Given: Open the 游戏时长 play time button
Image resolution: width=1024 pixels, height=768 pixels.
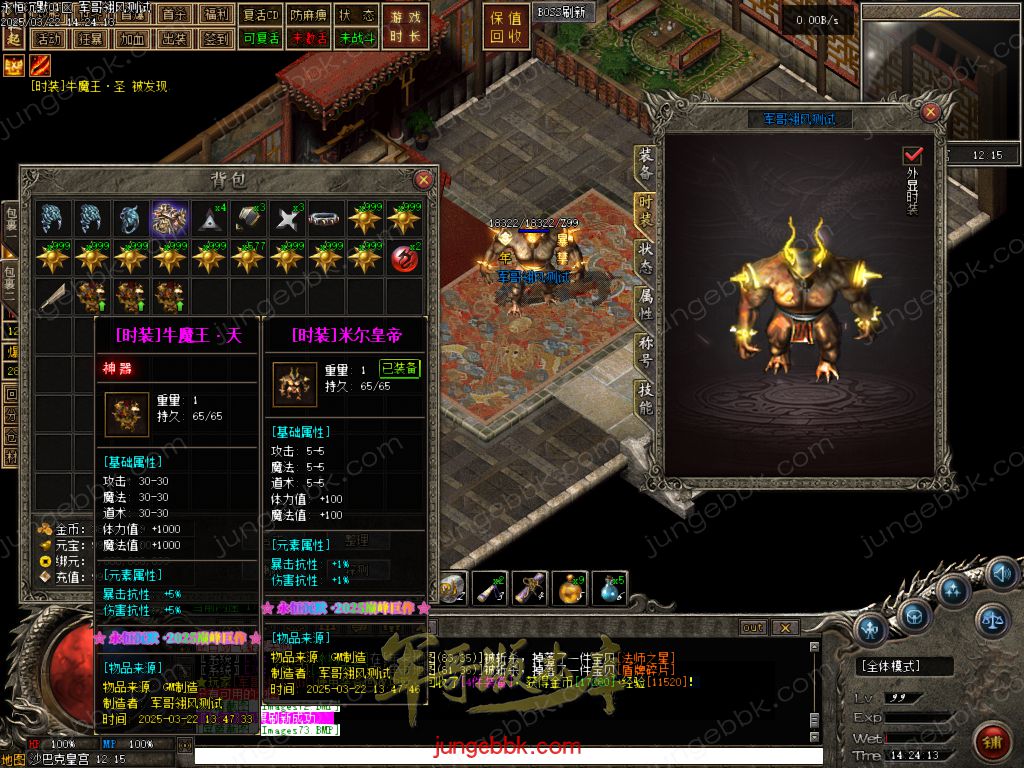Looking at the screenshot, I should (x=405, y=28).
